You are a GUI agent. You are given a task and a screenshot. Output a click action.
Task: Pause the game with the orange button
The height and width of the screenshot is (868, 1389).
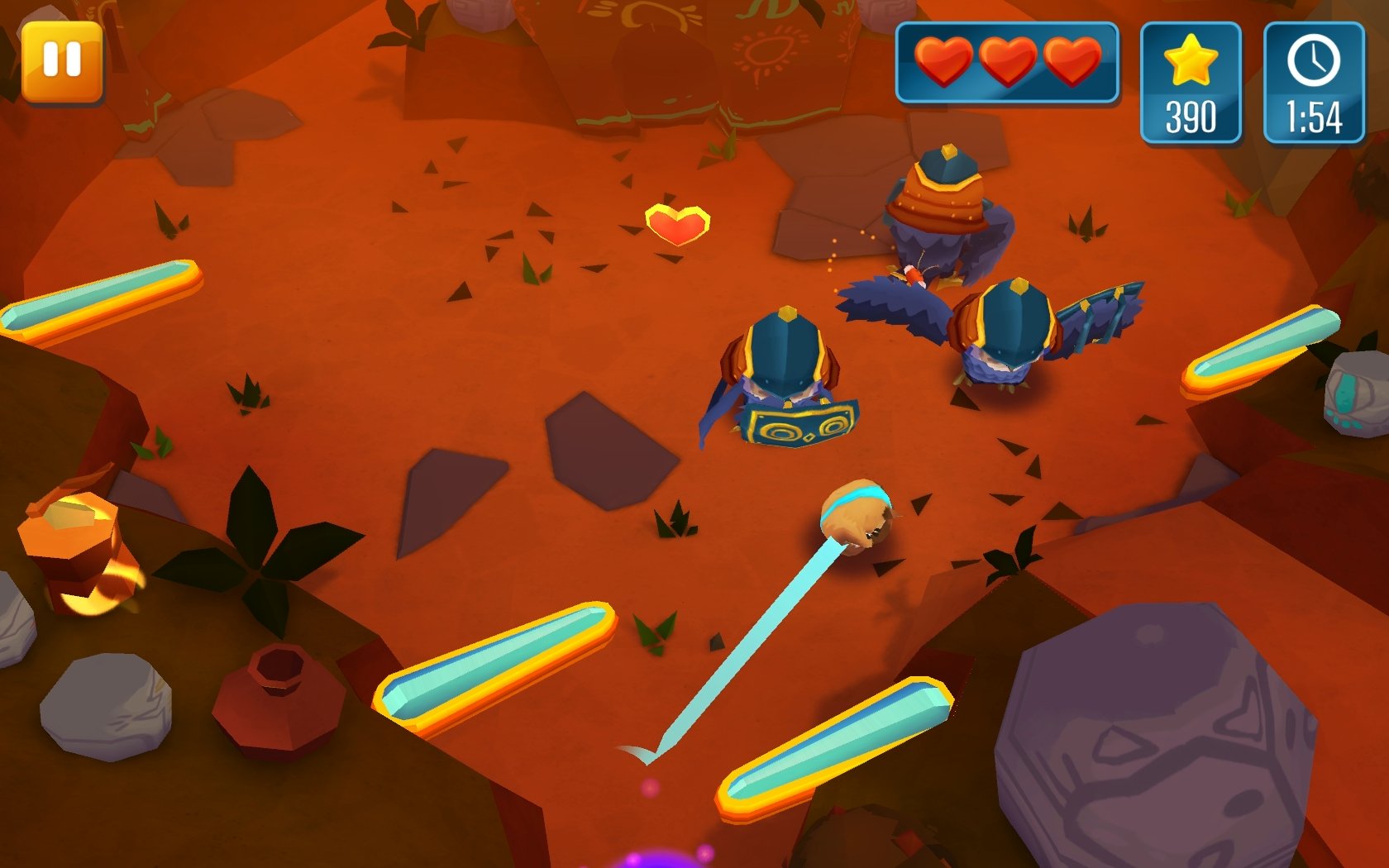[62, 62]
